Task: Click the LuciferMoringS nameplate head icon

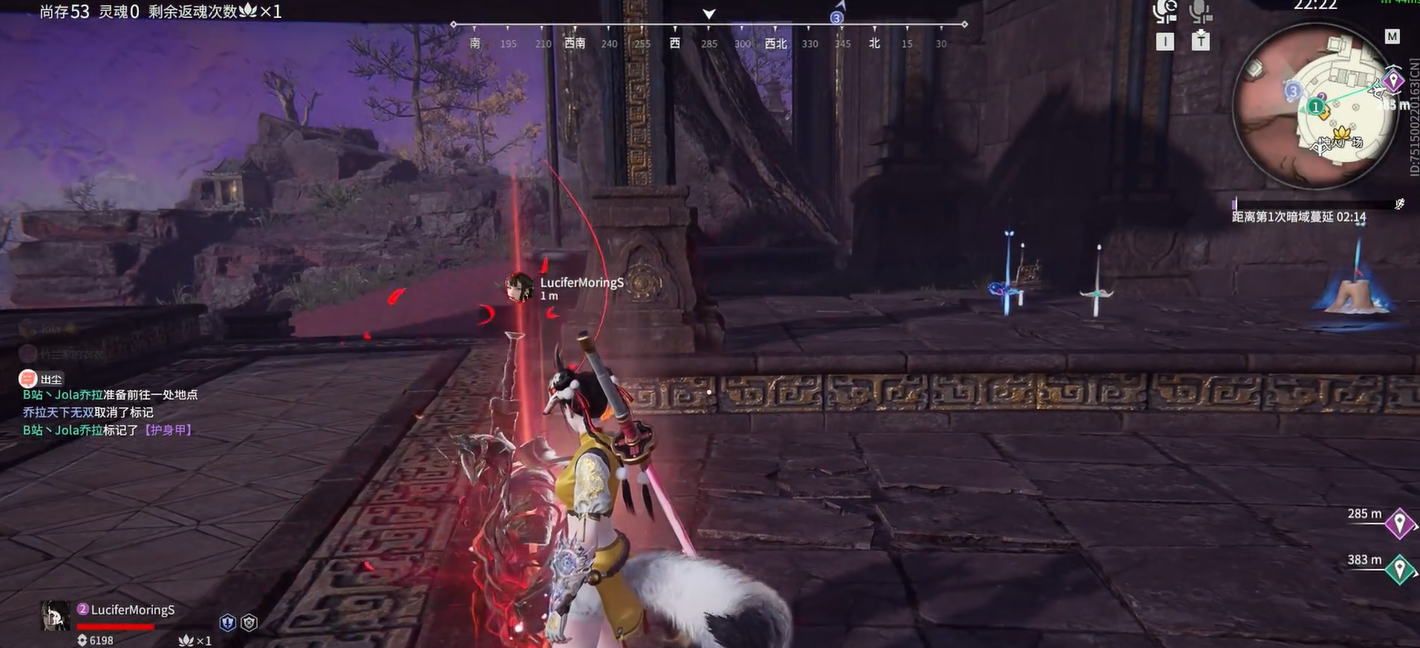Action: tap(519, 287)
